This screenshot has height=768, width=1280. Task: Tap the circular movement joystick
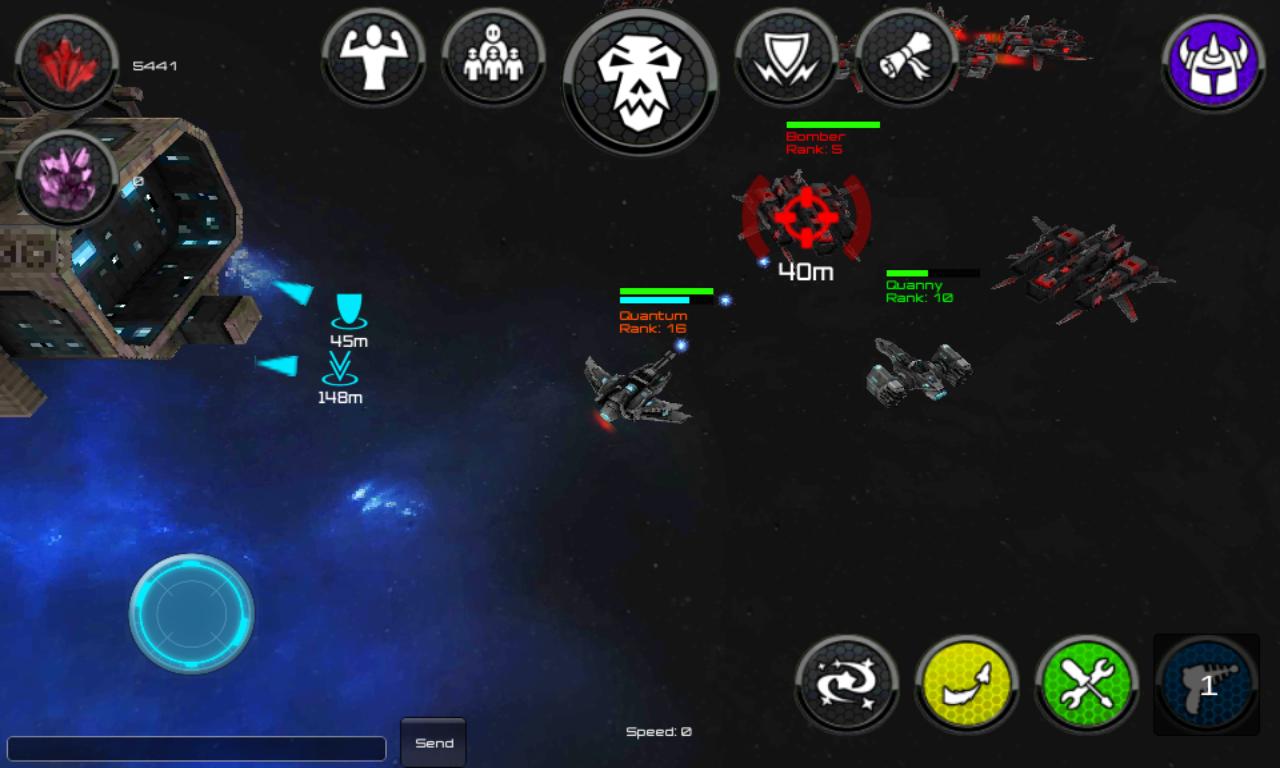click(x=190, y=613)
